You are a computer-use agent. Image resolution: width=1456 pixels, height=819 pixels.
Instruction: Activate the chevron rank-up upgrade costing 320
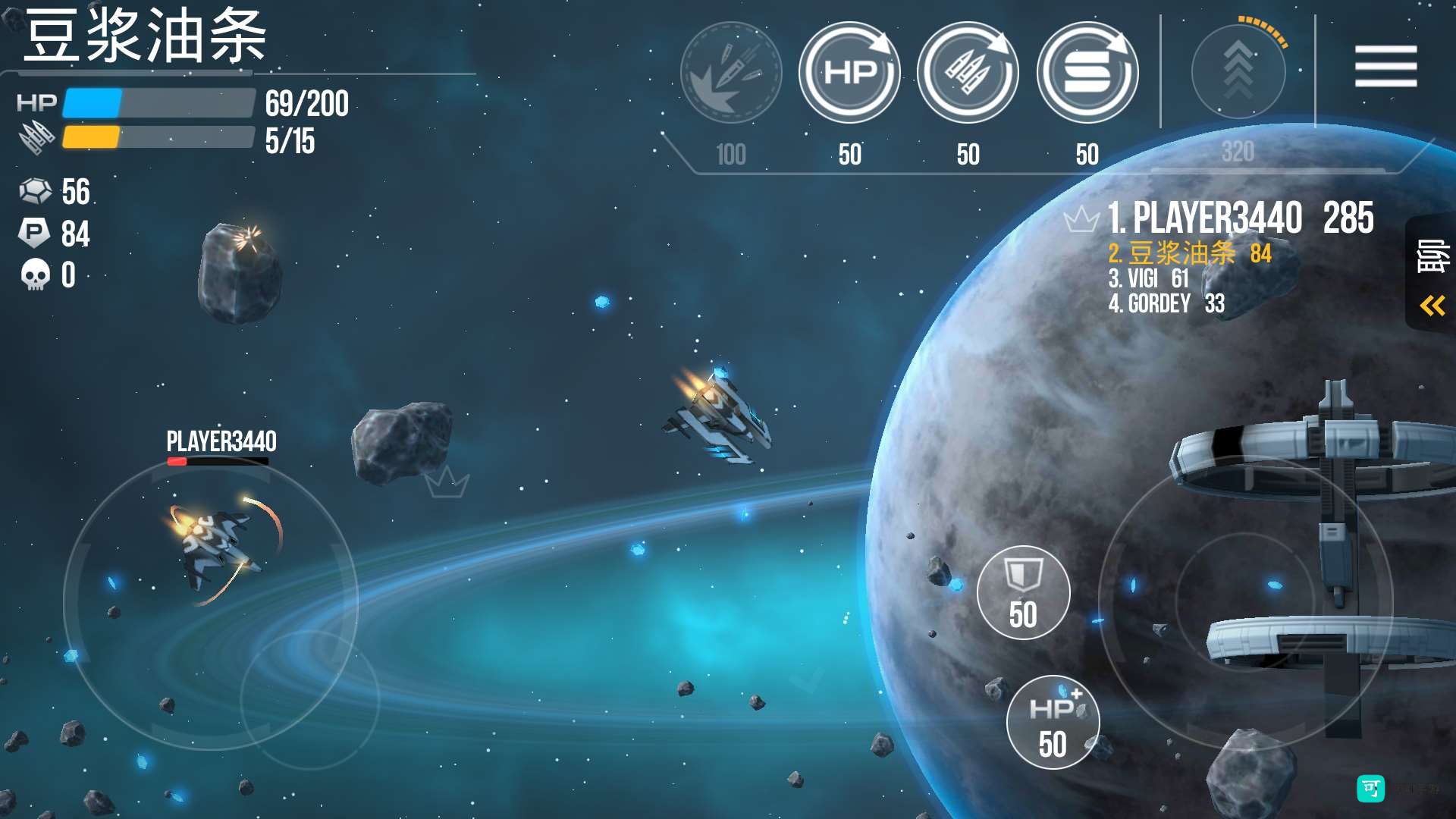(x=1238, y=71)
